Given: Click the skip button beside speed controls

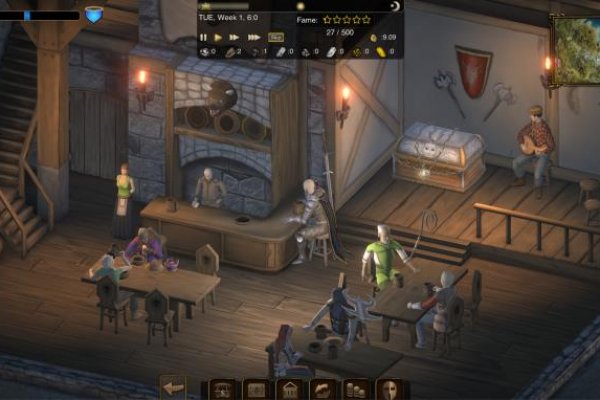Looking at the screenshot, I should coord(275,37).
